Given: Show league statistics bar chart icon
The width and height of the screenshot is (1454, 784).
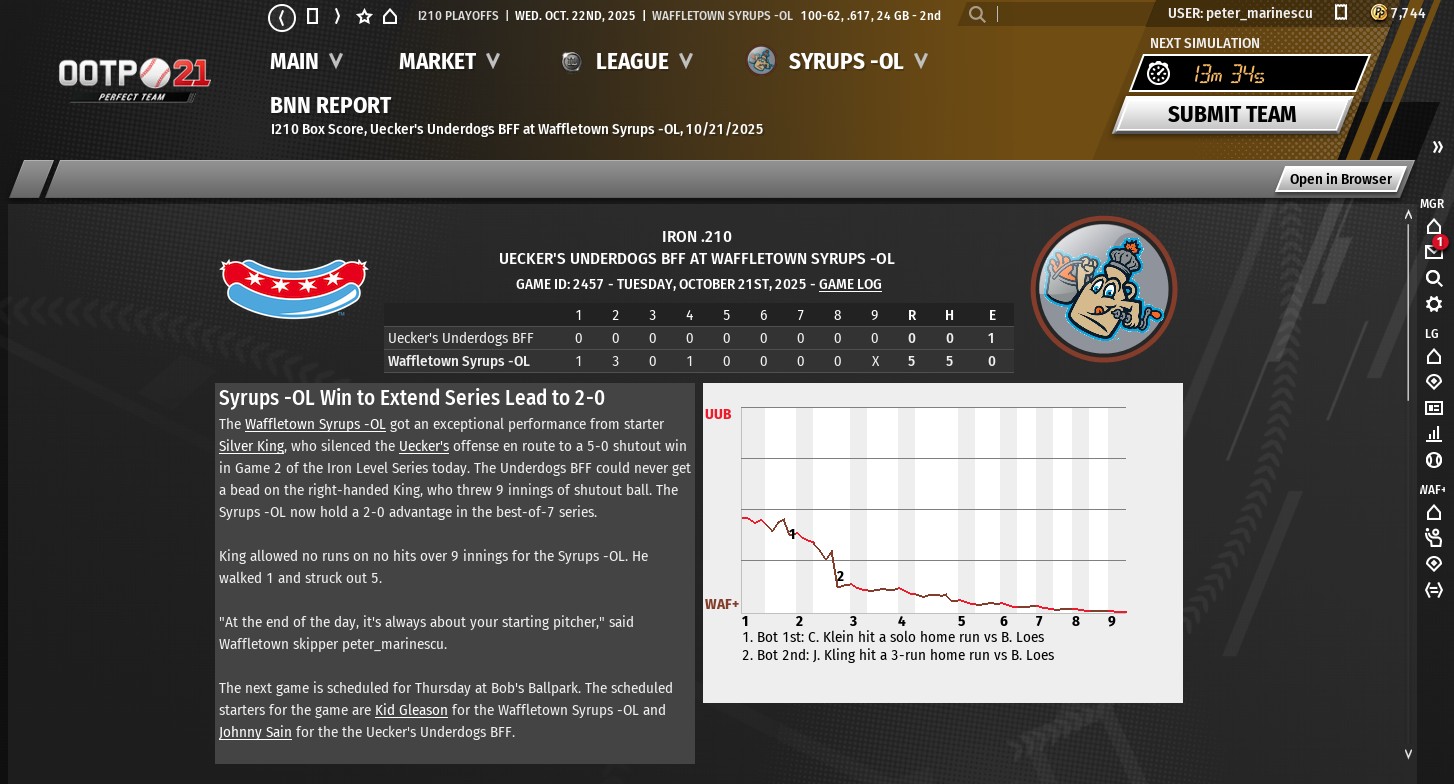Looking at the screenshot, I should pyautogui.click(x=1433, y=434).
